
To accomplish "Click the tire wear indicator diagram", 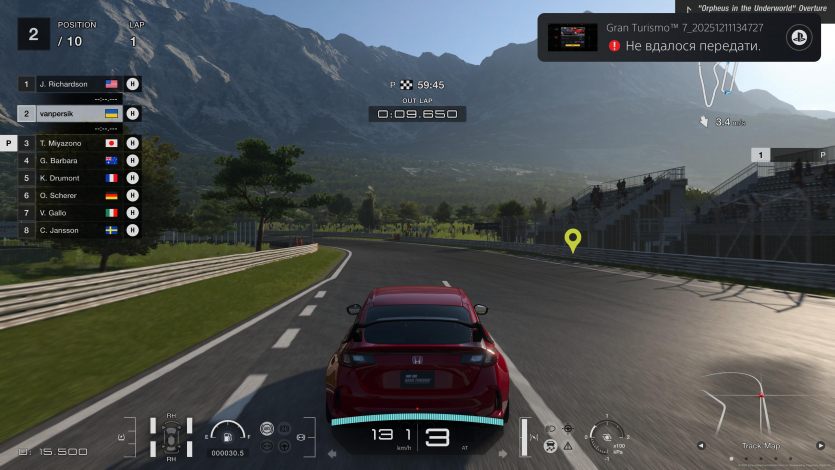I will tap(170, 437).
